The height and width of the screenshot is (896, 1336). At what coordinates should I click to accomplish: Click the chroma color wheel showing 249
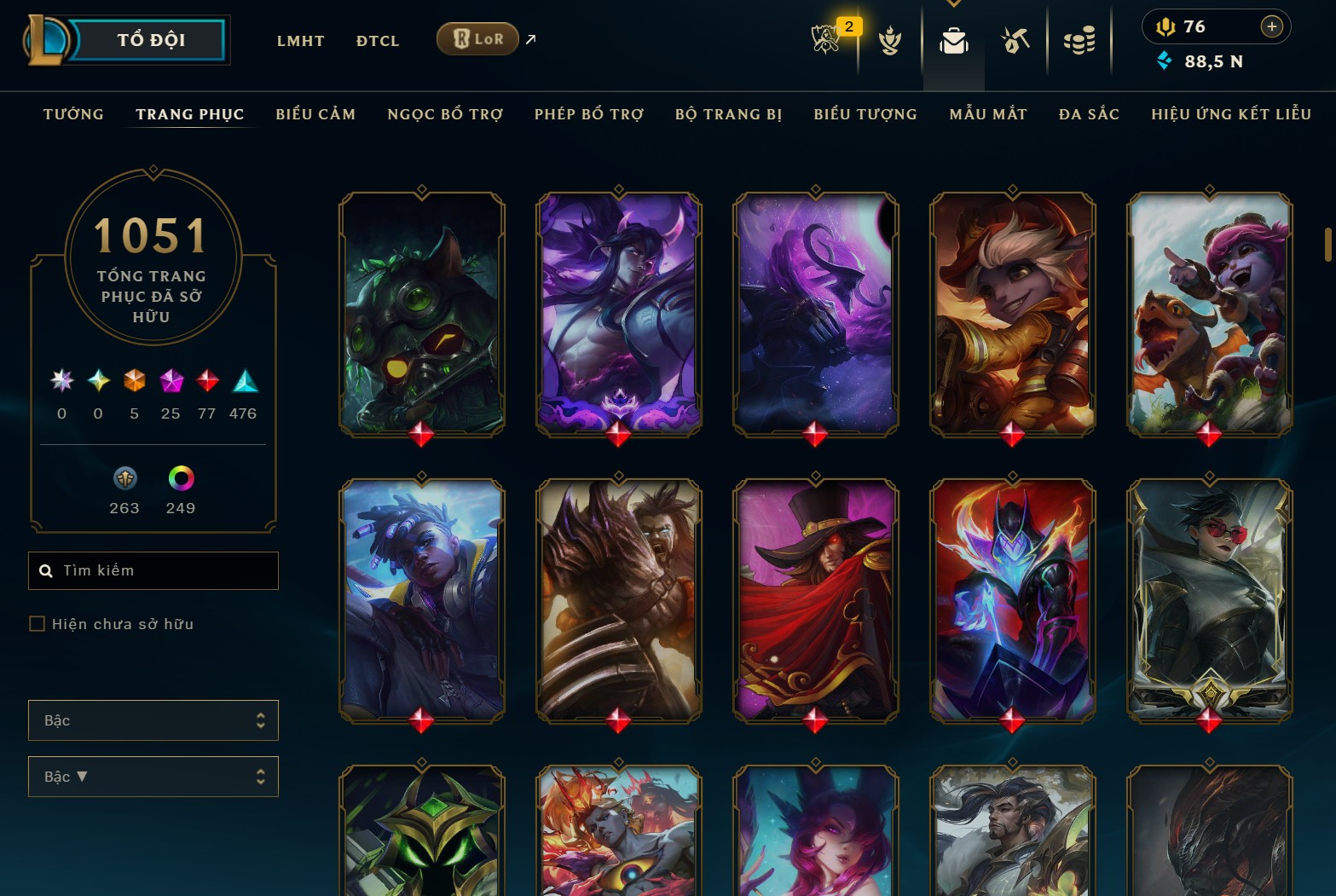point(180,479)
